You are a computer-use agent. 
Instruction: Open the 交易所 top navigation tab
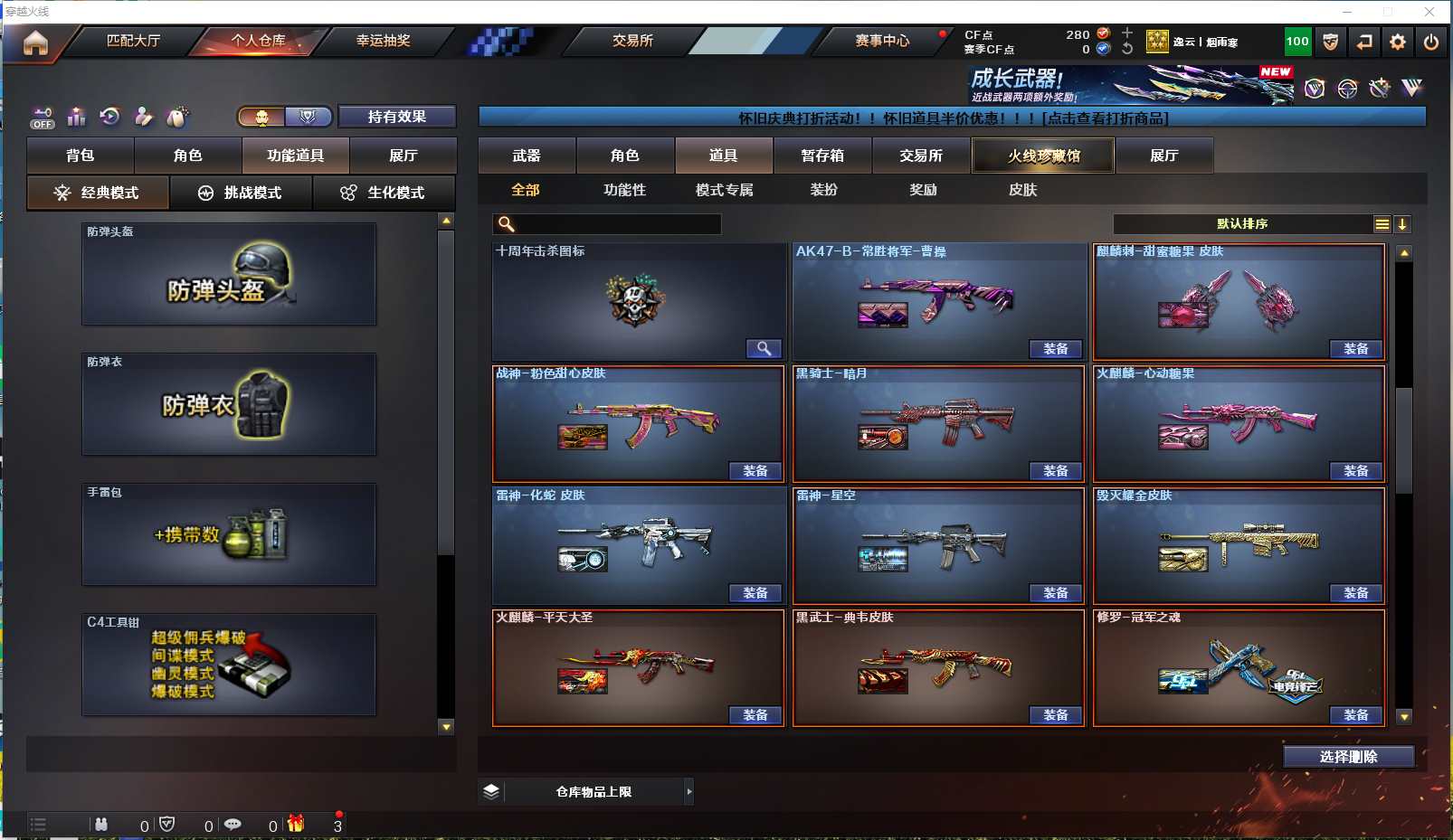632,41
